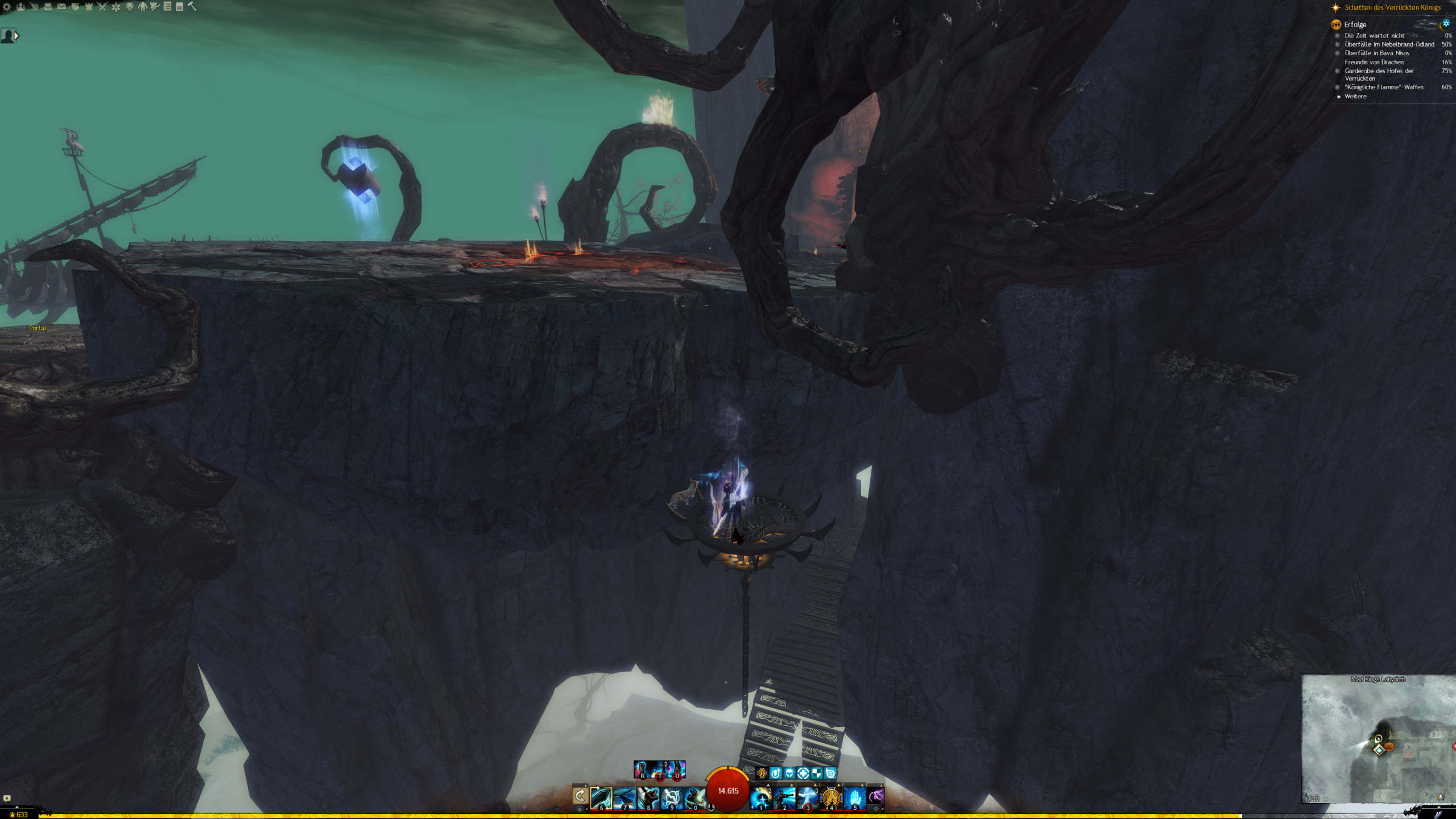Select the Schatten des Verrückten Königs story

pos(1392,7)
